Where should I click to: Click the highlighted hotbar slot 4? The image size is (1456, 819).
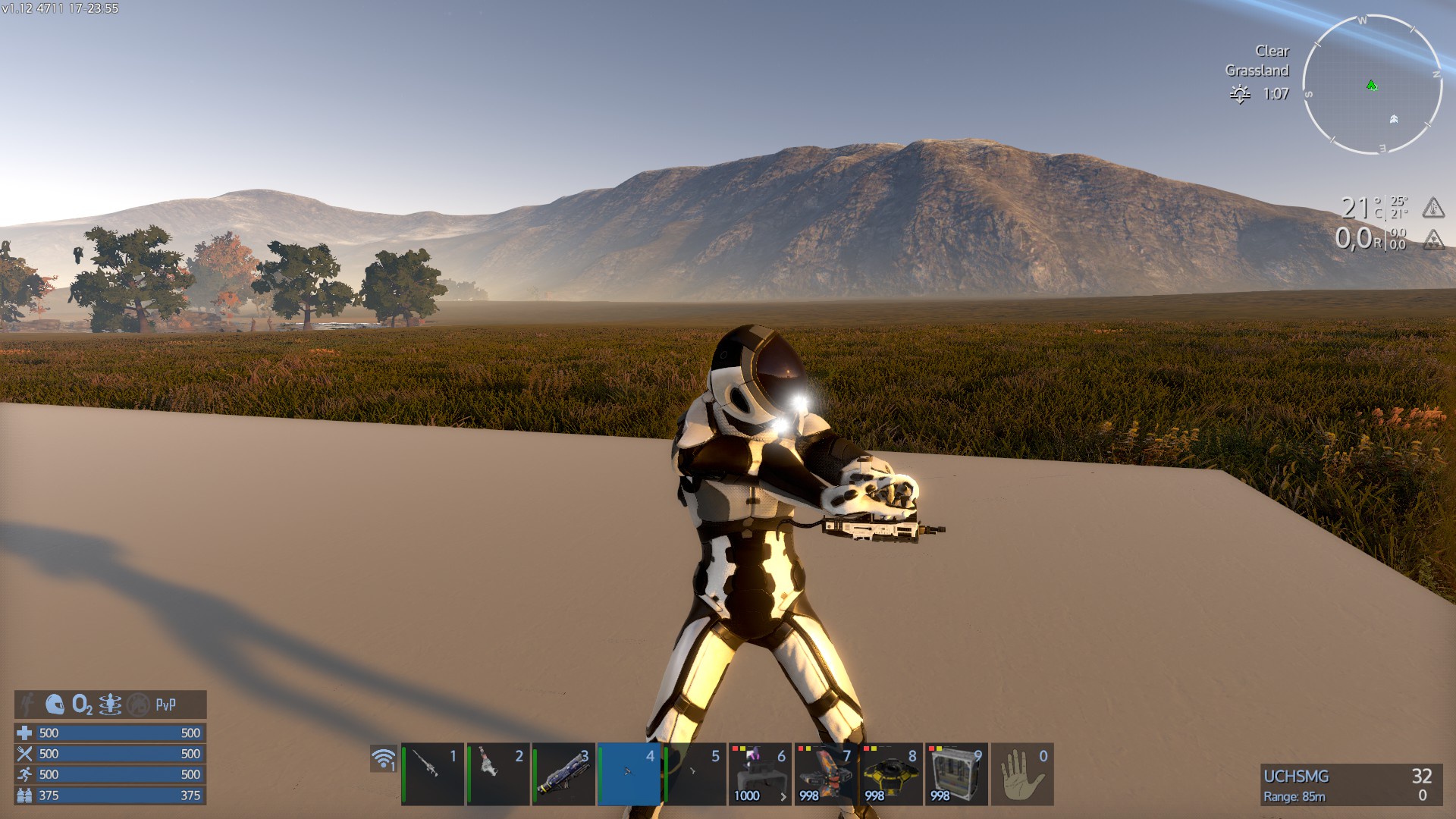[629, 773]
